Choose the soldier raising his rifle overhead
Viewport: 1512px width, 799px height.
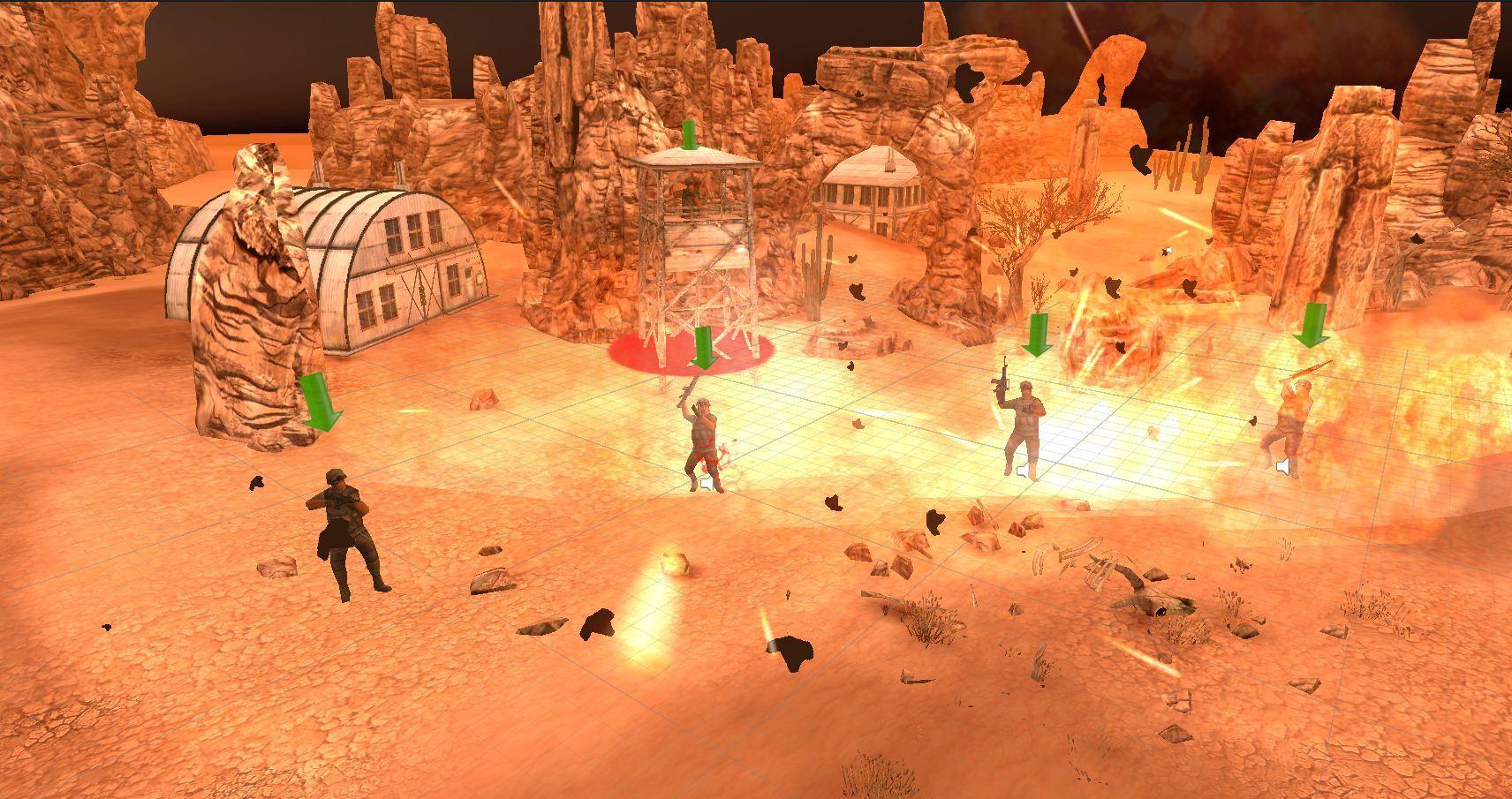(704, 441)
